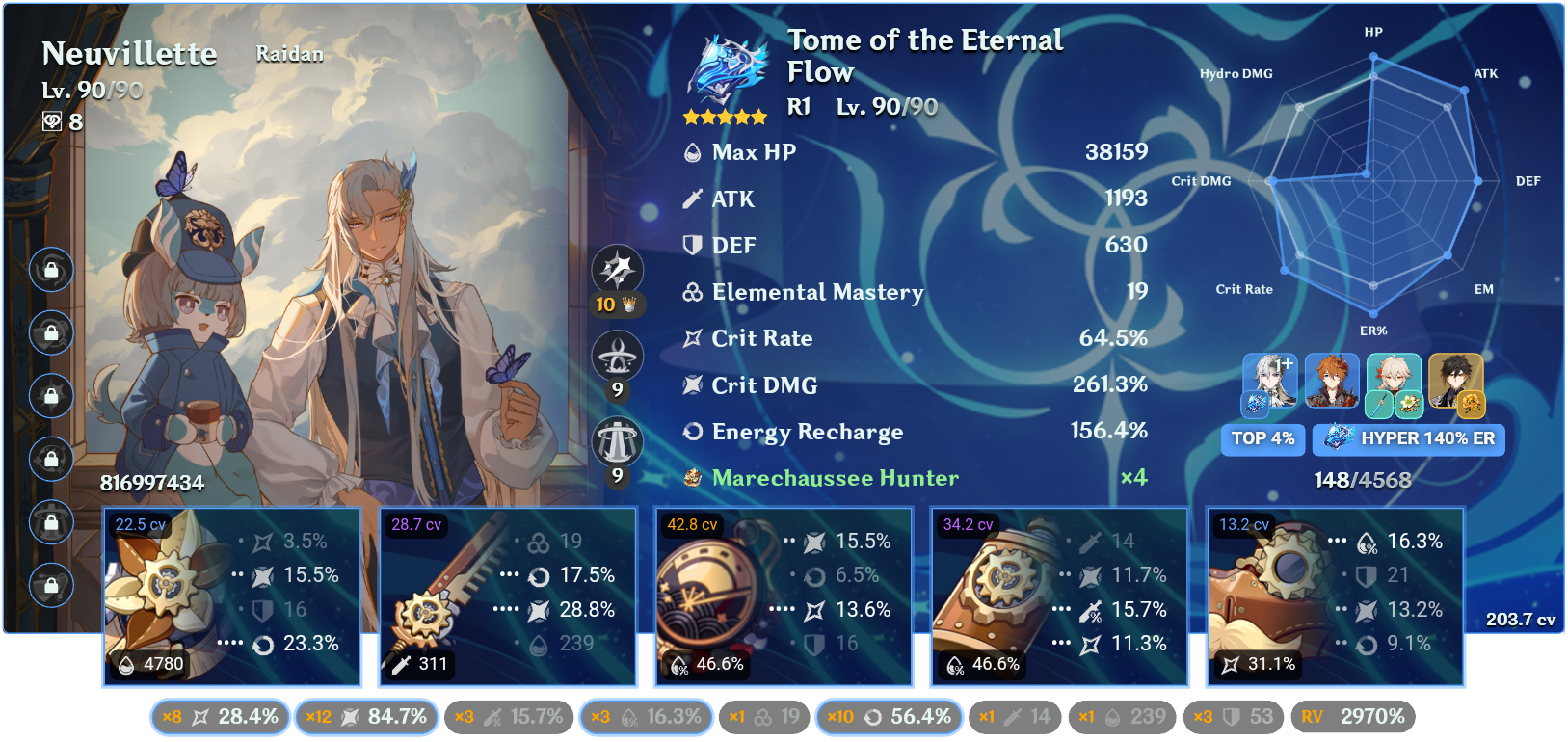Click the HYPER 140% ER badge
1568x742 pixels.
pos(1408,439)
